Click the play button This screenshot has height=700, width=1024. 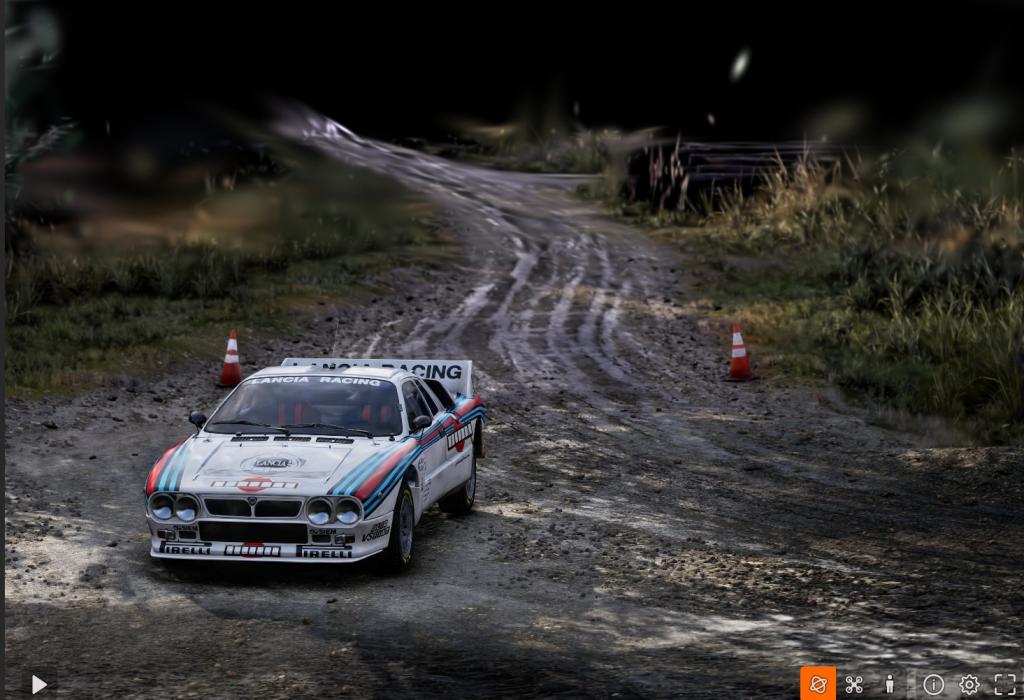39,684
